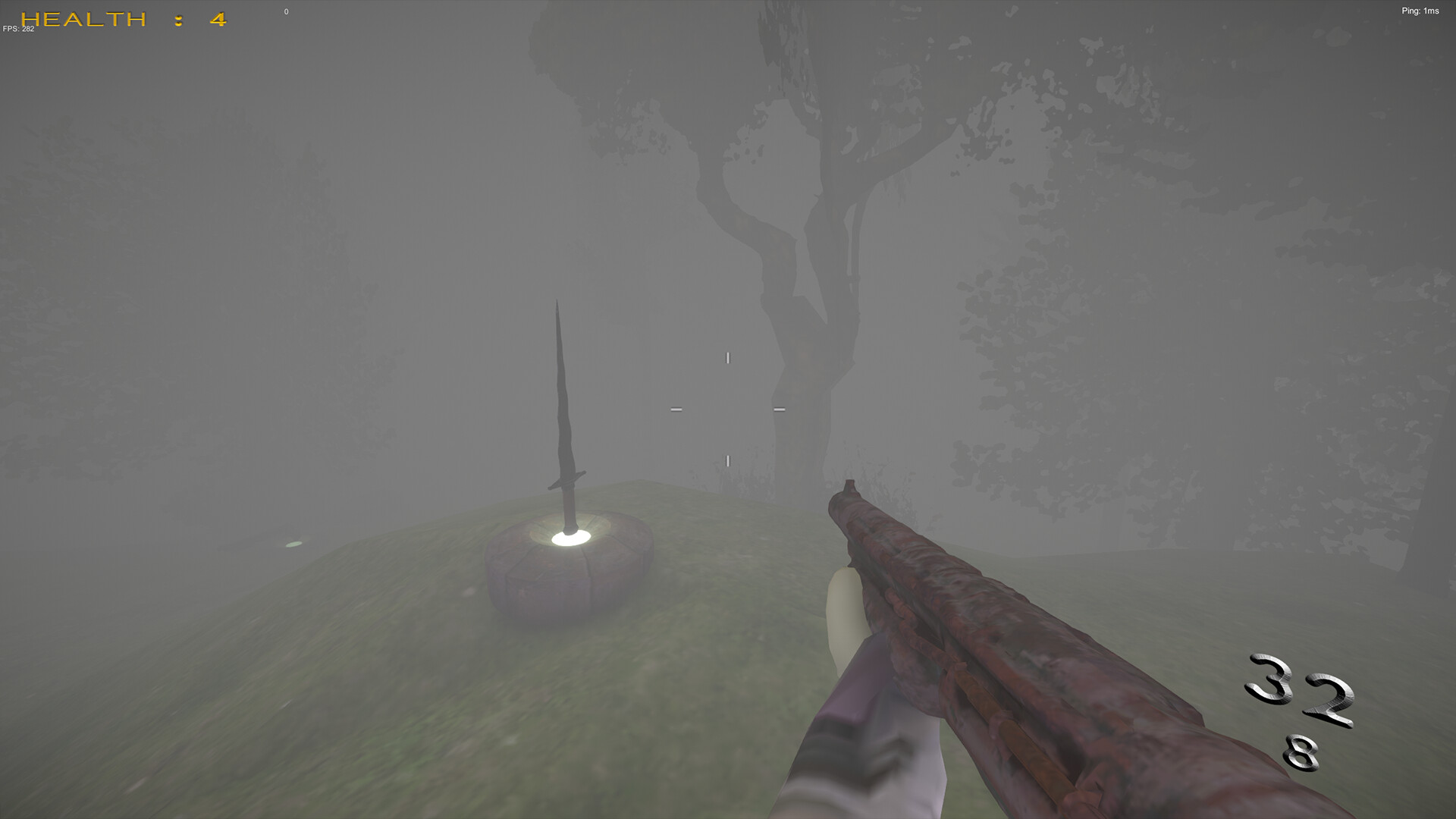1456x819 pixels.
Task: Click the score counter showing 0
Action: [286, 11]
